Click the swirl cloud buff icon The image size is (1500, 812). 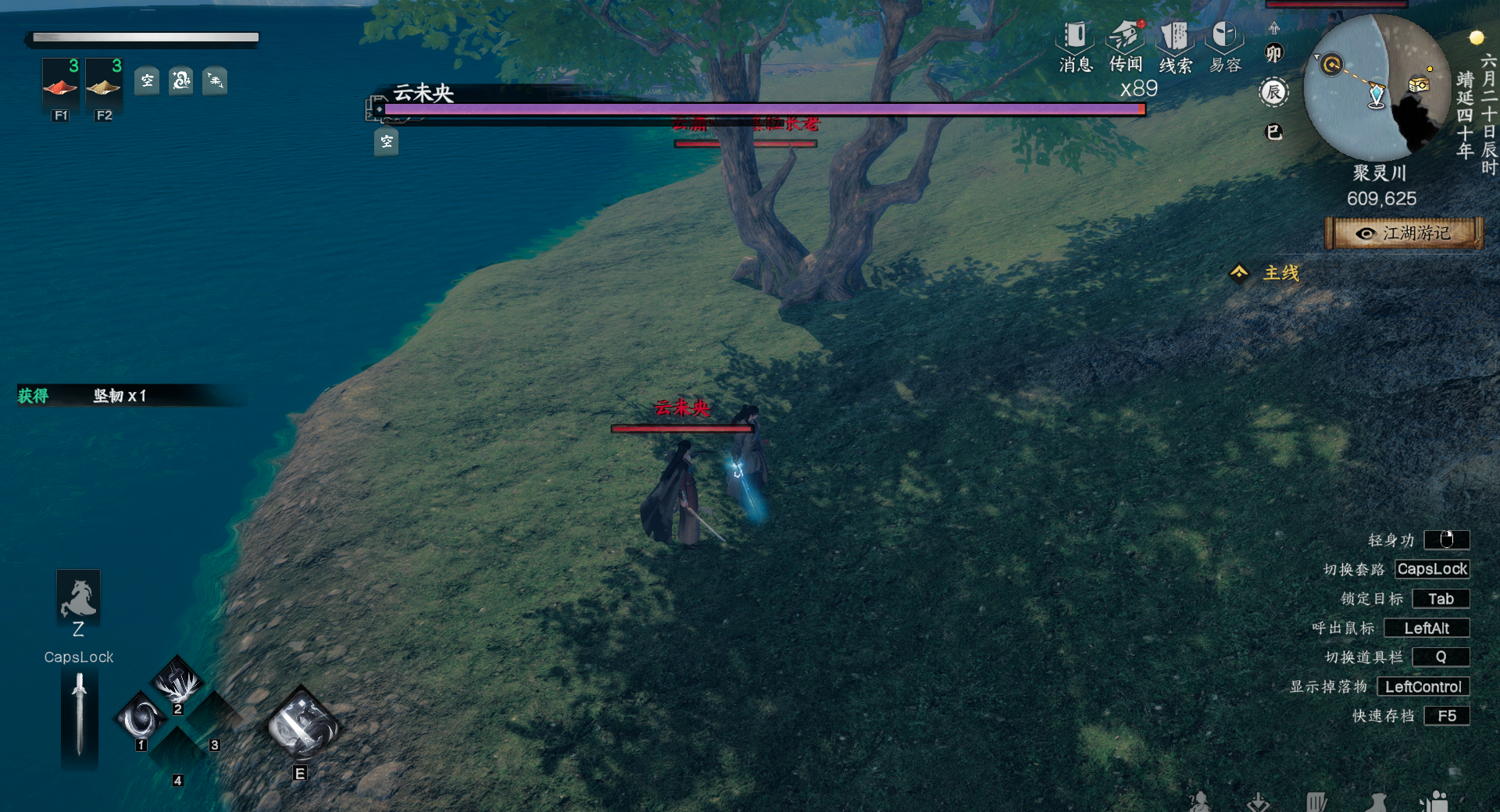point(181,80)
